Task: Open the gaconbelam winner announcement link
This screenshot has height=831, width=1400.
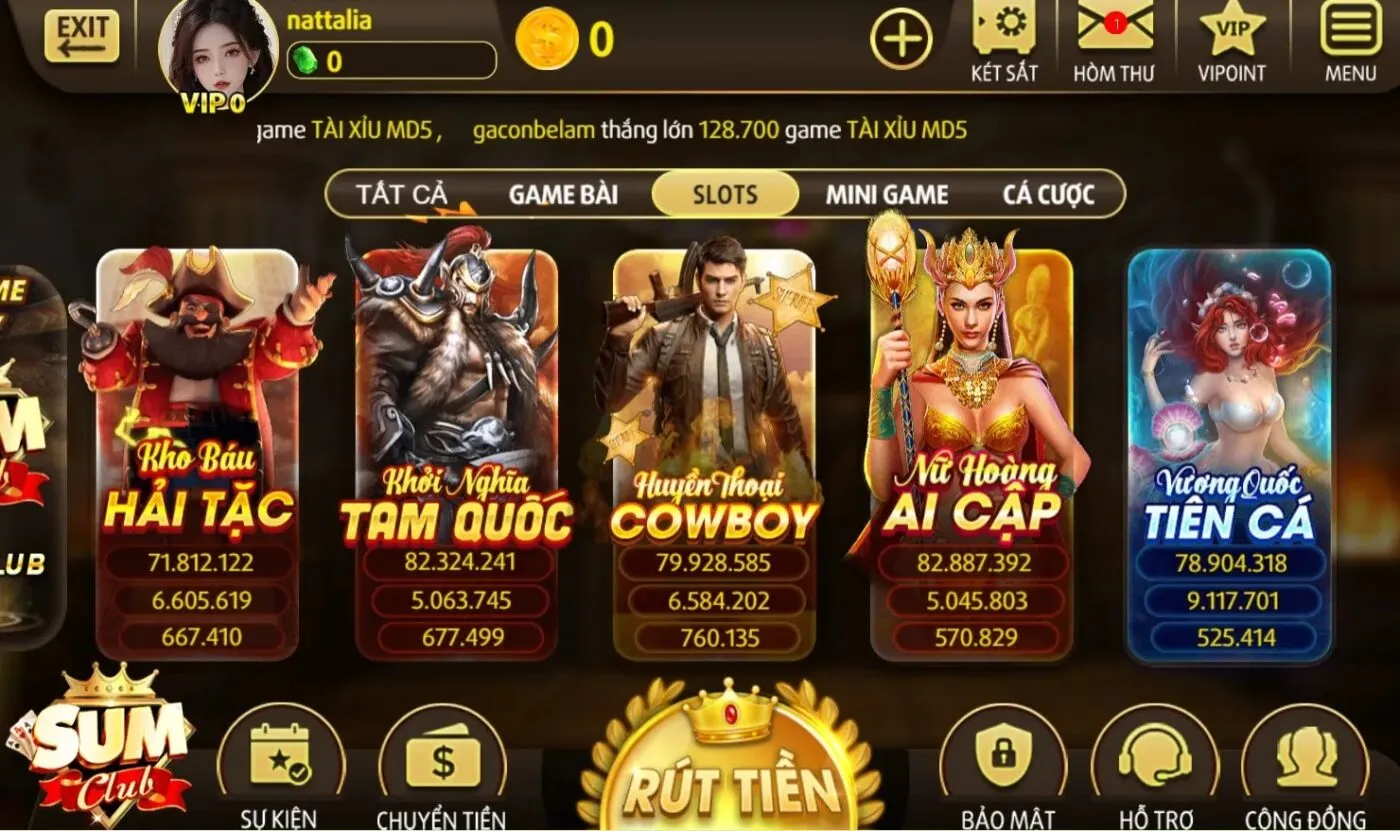Action: (x=534, y=130)
